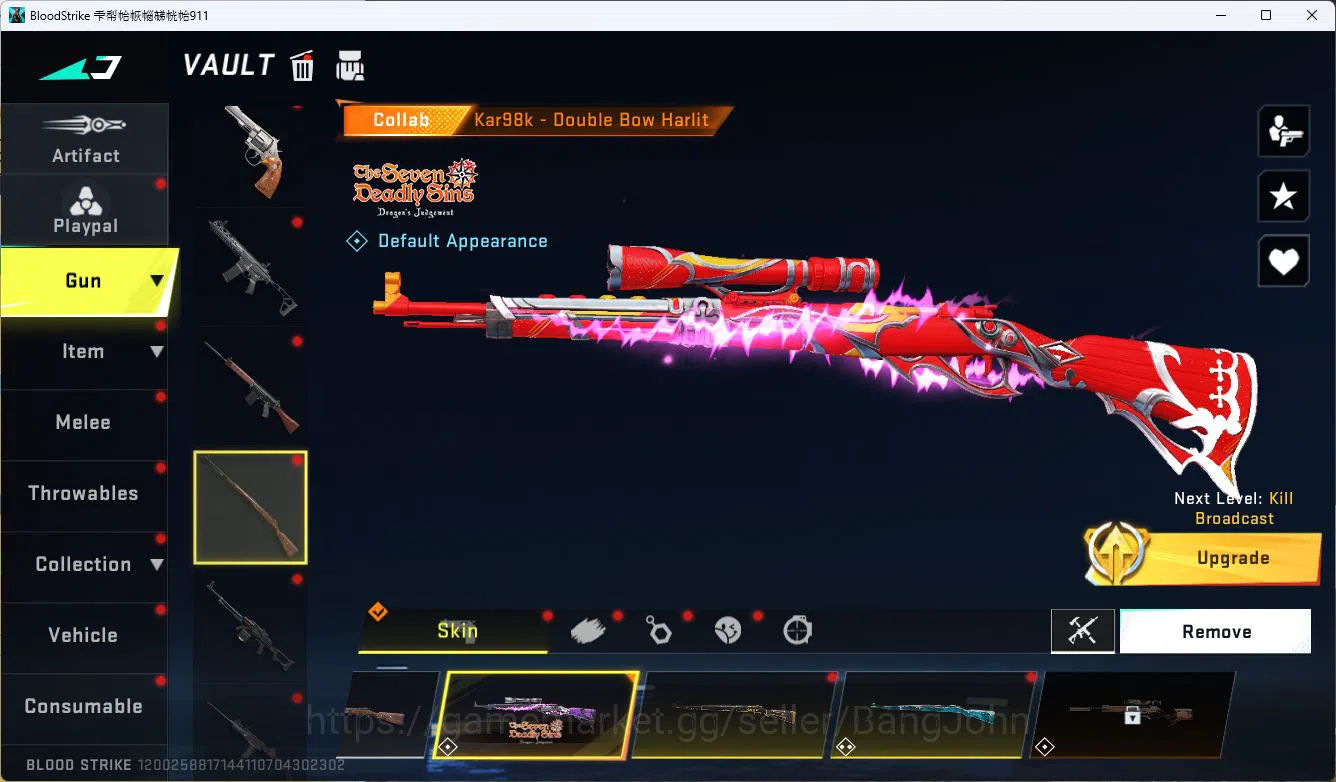Image resolution: width=1336 pixels, height=782 pixels.
Task: Switch to the Melee tab
Action: (x=84, y=422)
